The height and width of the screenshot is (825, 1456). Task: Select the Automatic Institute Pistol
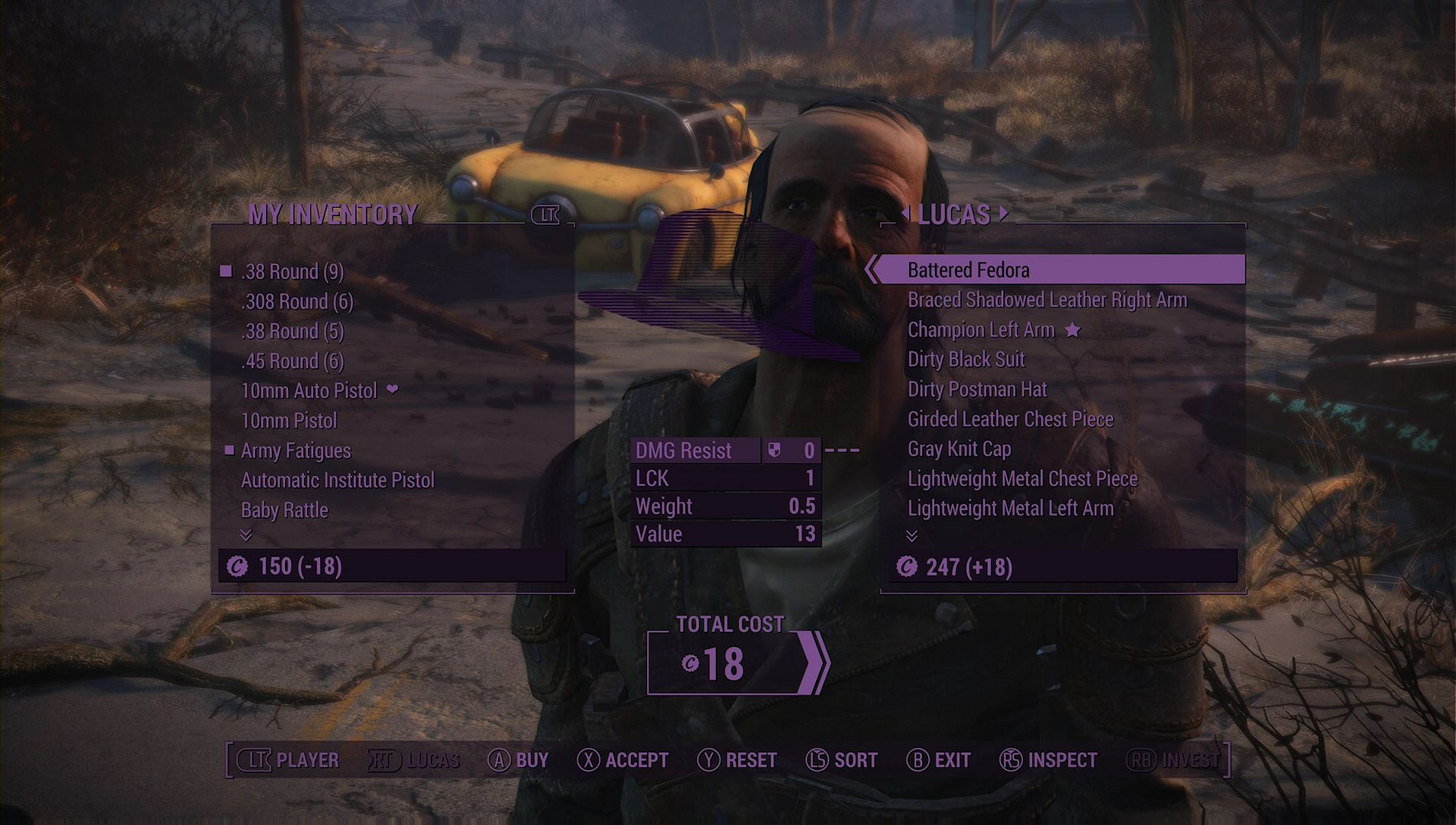click(338, 480)
